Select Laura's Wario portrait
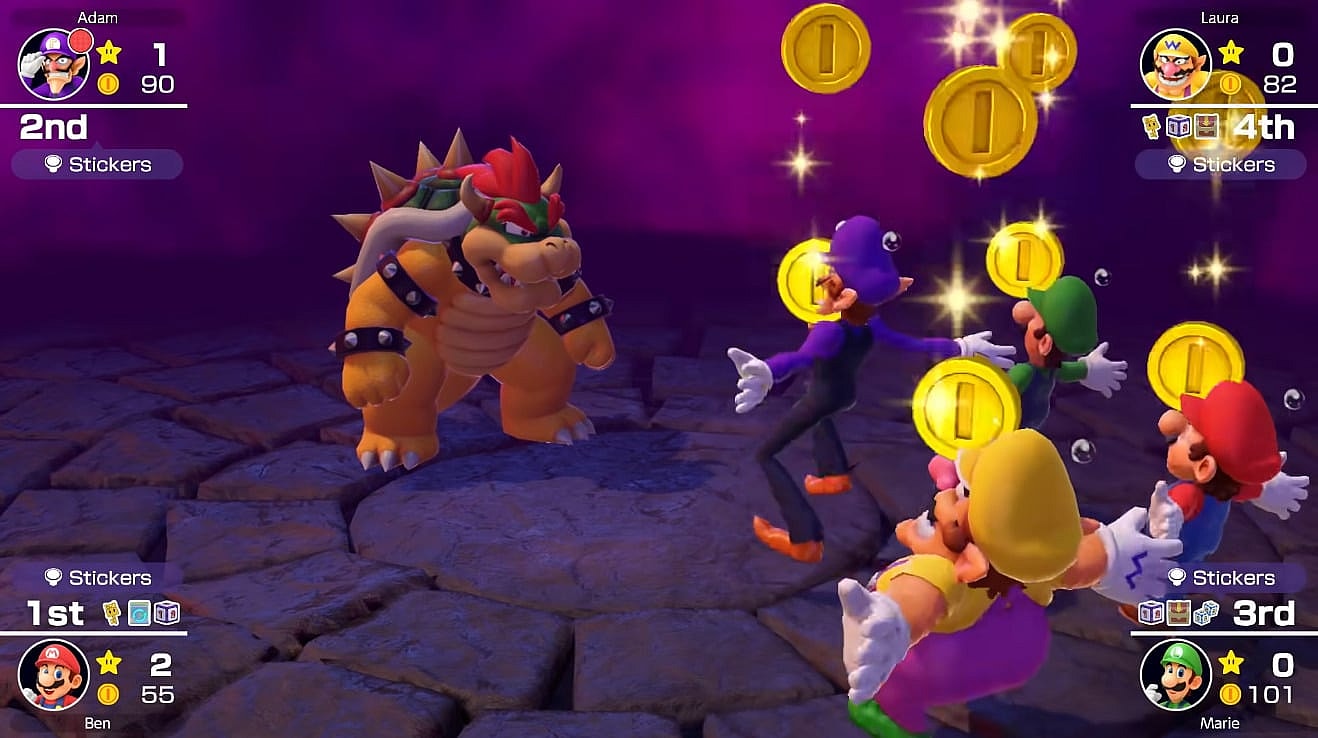The height and width of the screenshot is (738, 1318). pos(1176,64)
